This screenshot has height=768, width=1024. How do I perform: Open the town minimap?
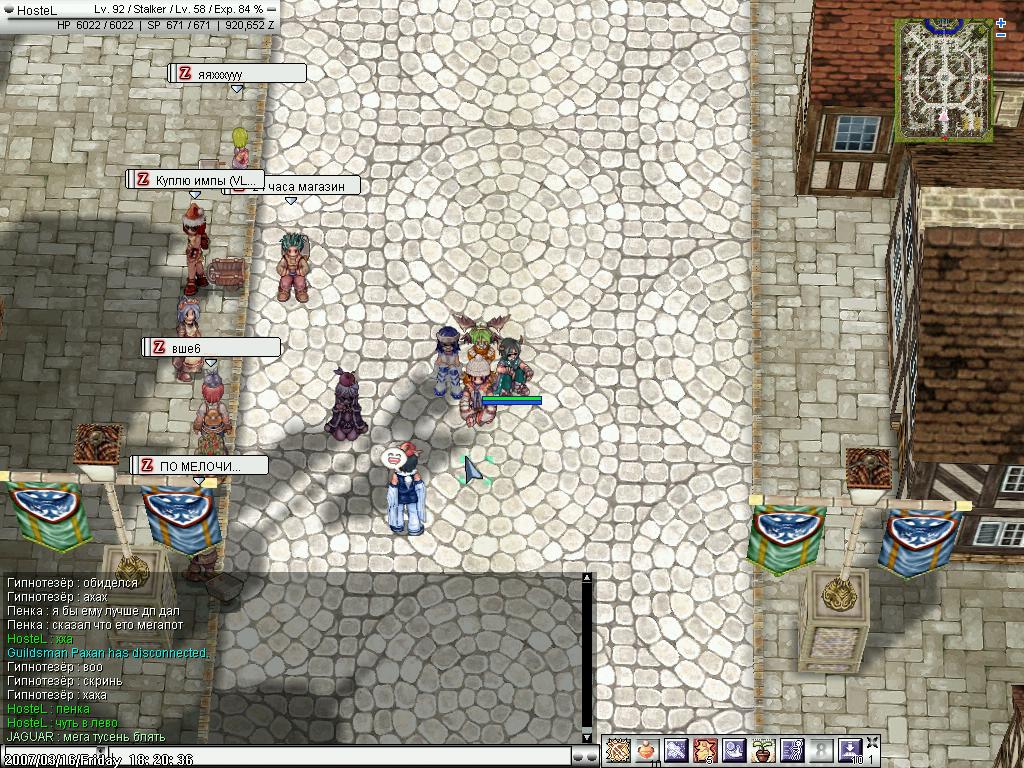[945, 78]
